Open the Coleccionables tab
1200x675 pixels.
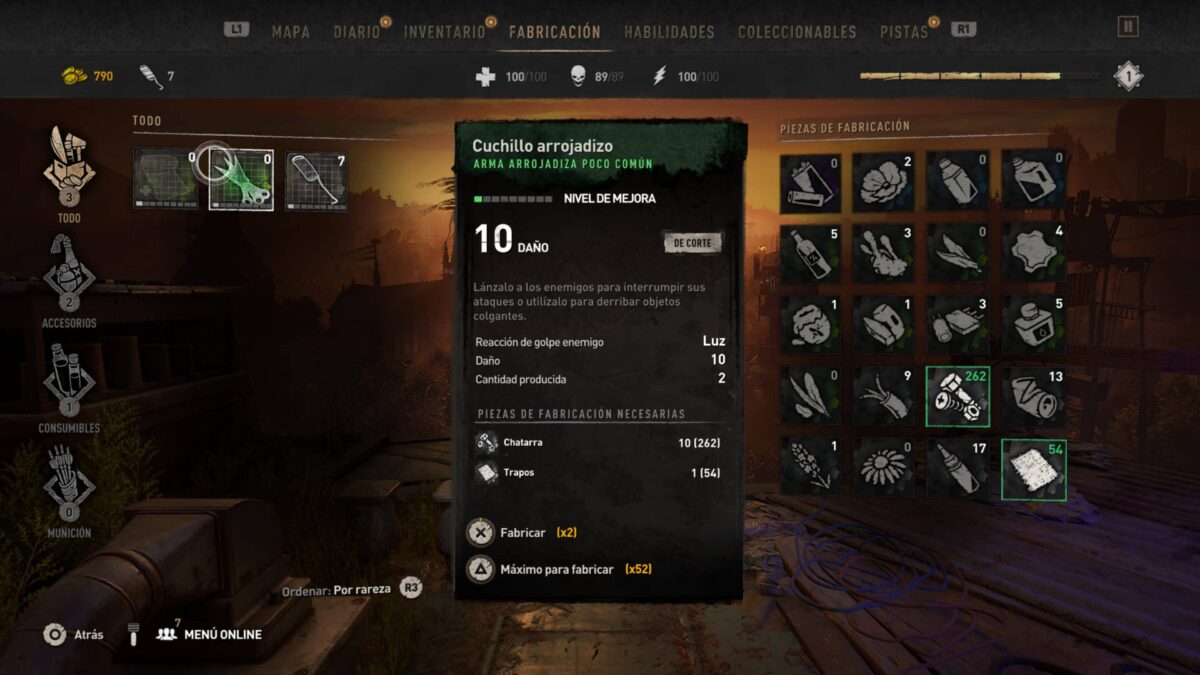pyautogui.click(x=797, y=32)
